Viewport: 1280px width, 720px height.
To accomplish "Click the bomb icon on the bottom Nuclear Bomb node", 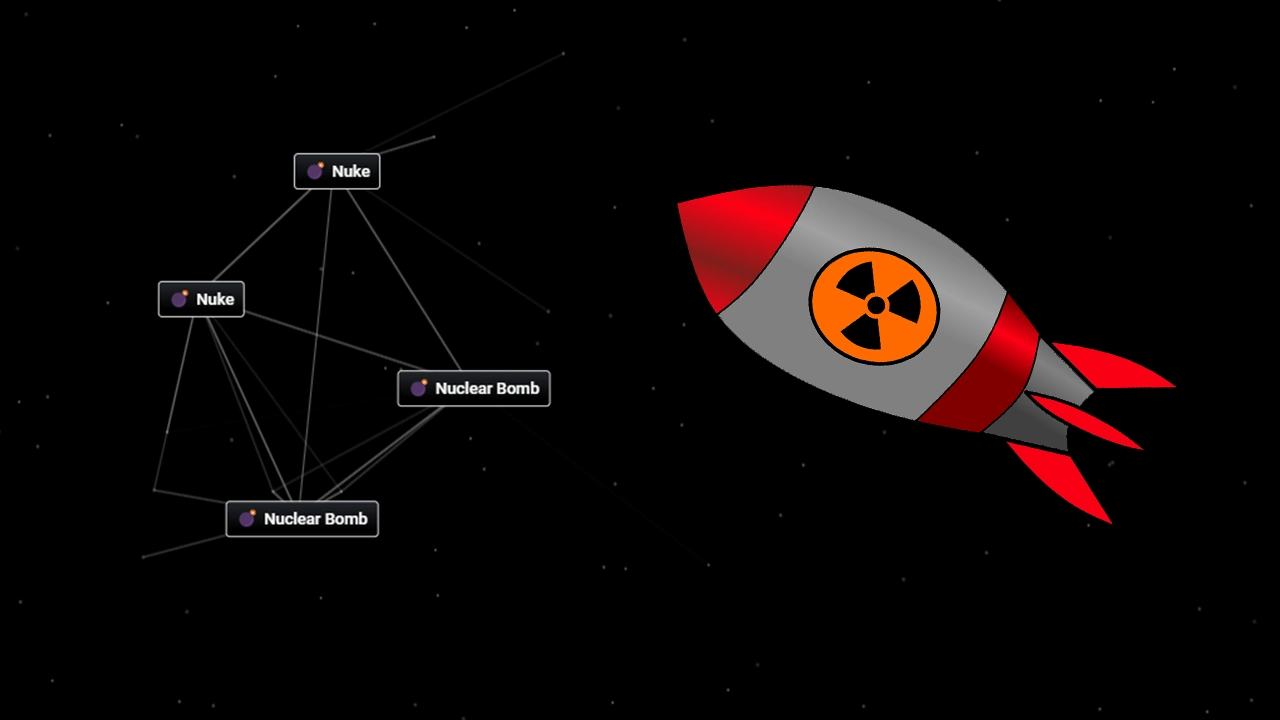I will pyautogui.click(x=247, y=518).
